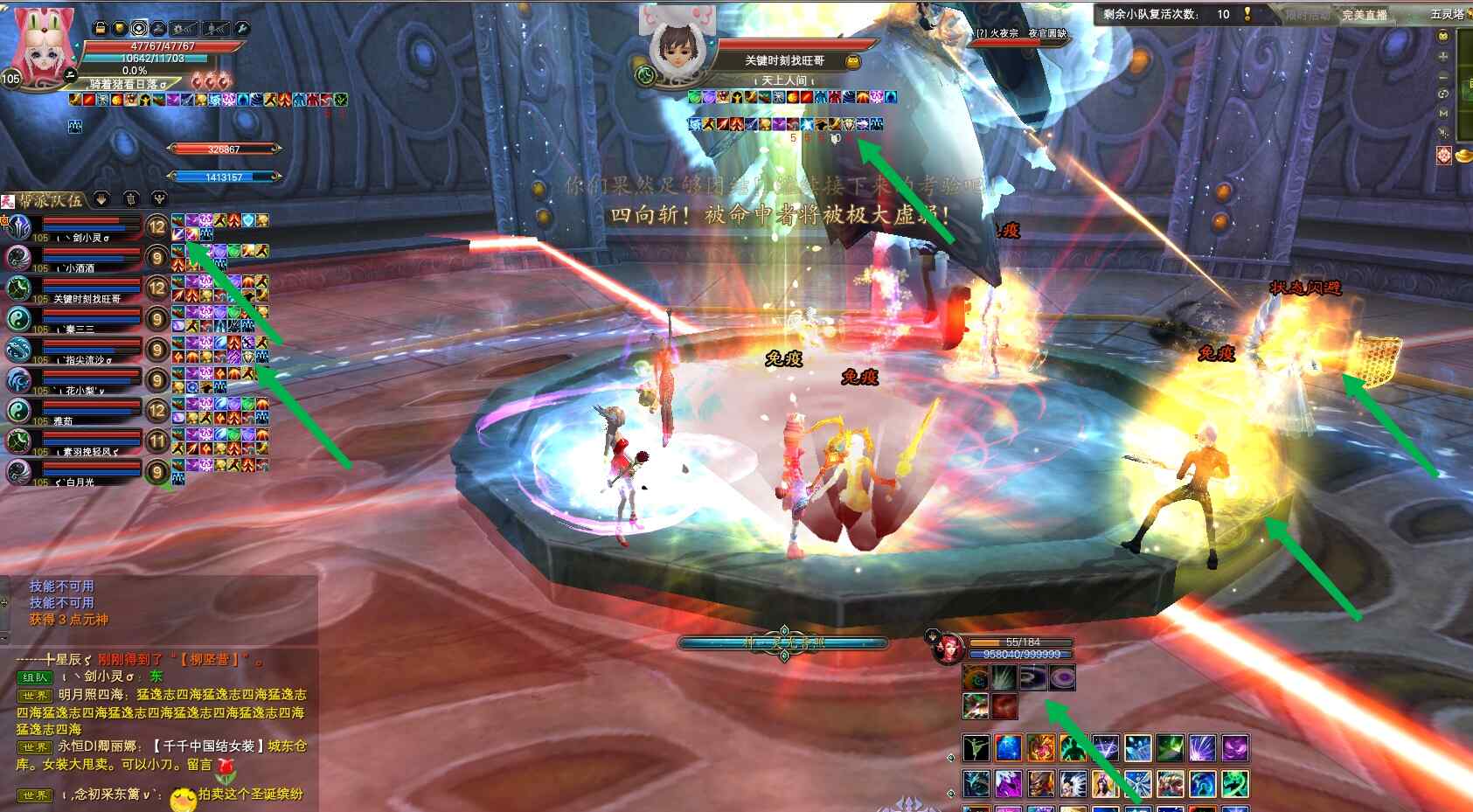Click the yellow exclamation mark beside revive count
Viewport: 1473px width, 812px height.
coord(1247,14)
